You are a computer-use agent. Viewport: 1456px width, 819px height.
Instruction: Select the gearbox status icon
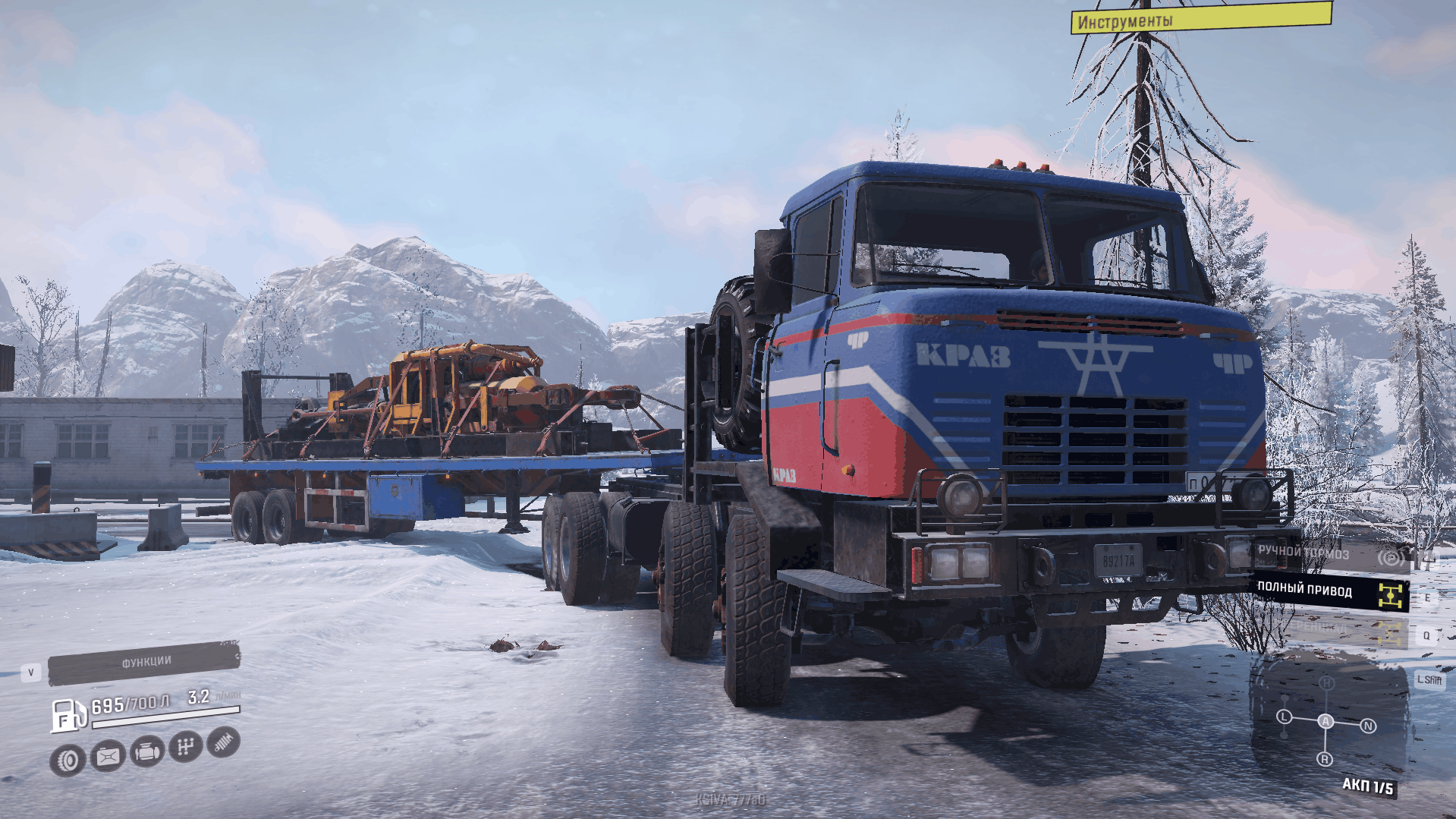point(185,747)
